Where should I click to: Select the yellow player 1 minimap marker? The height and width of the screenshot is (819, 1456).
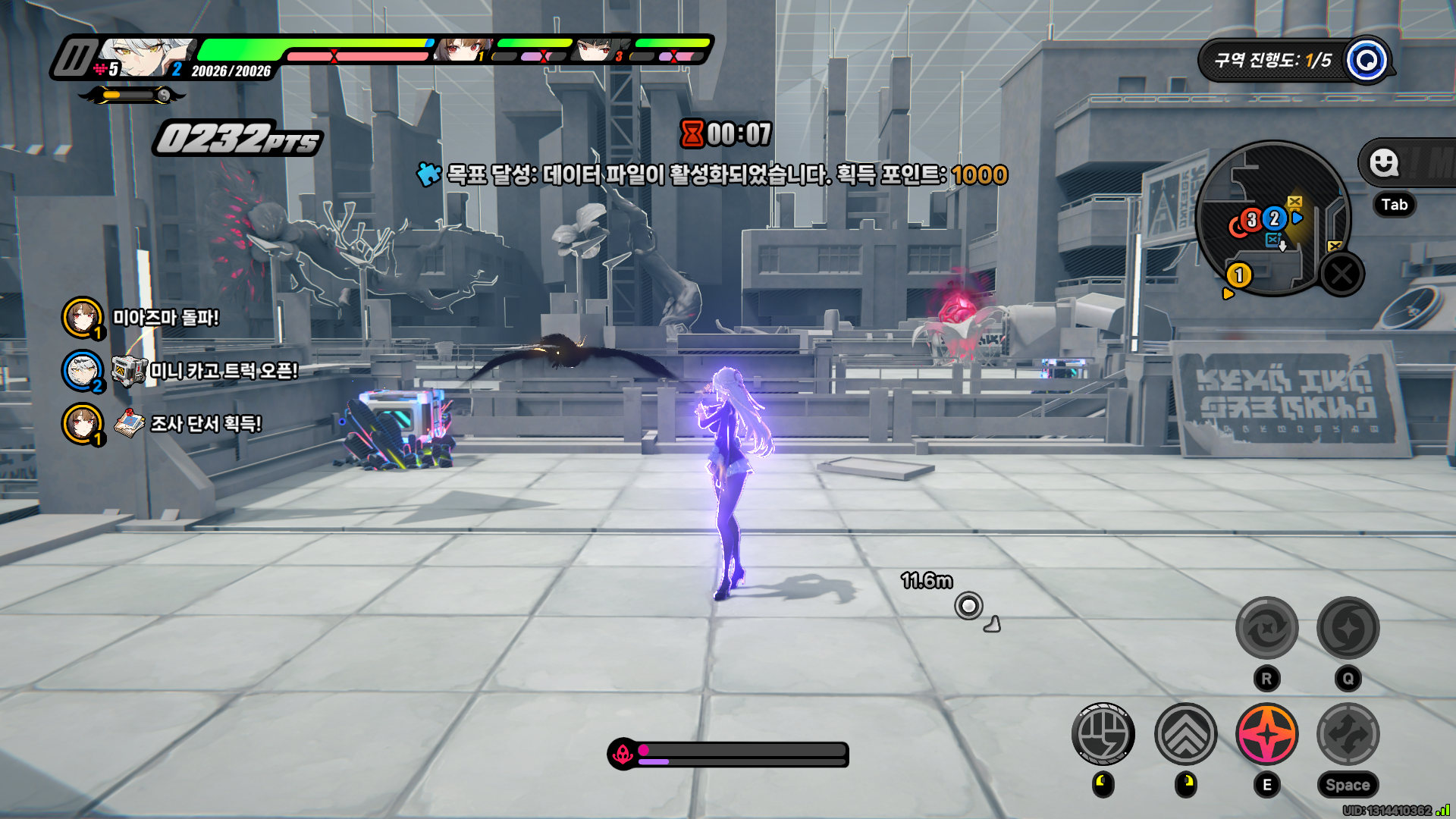pos(1239,275)
